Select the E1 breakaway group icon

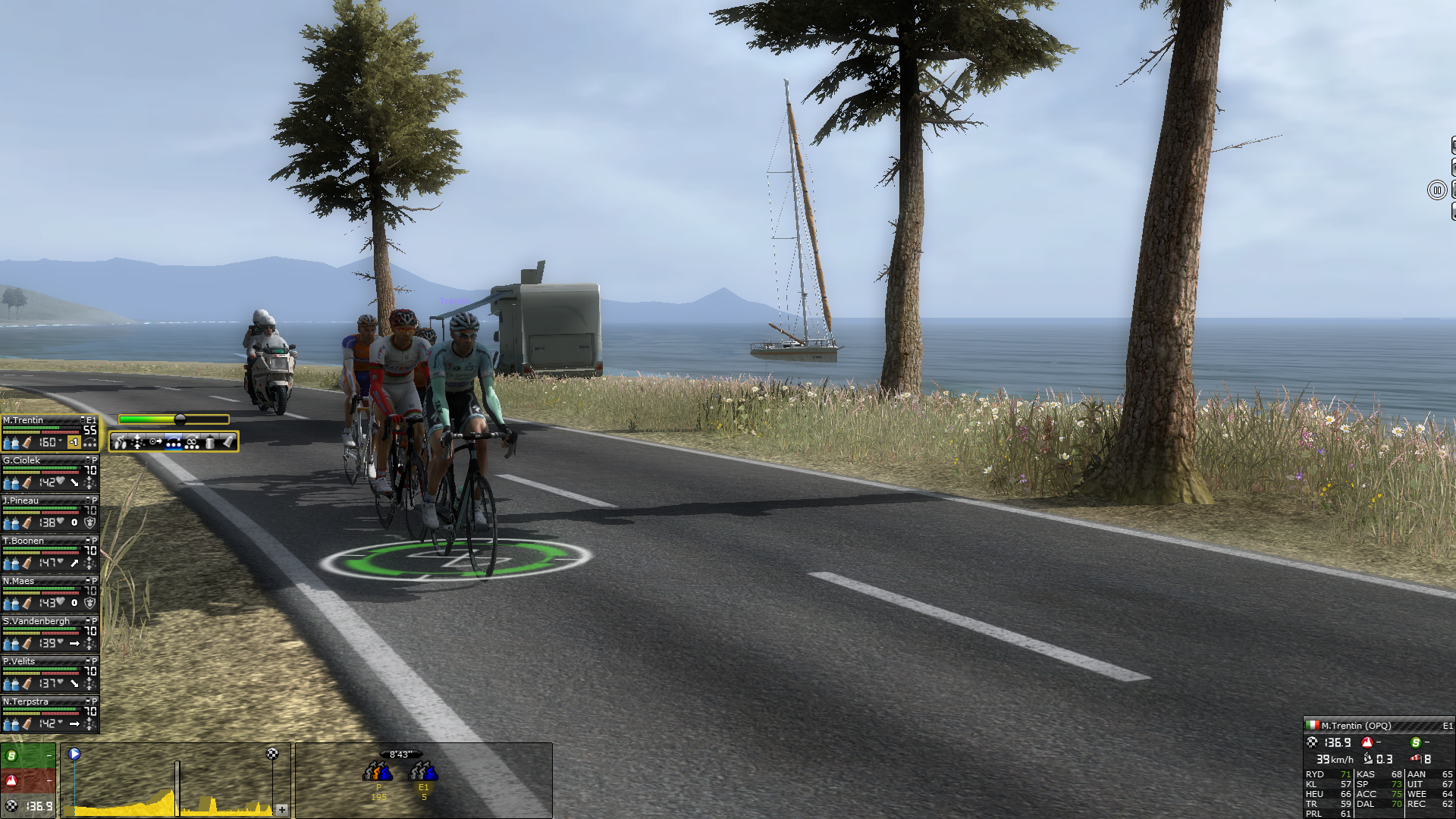(x=423, y=772)
